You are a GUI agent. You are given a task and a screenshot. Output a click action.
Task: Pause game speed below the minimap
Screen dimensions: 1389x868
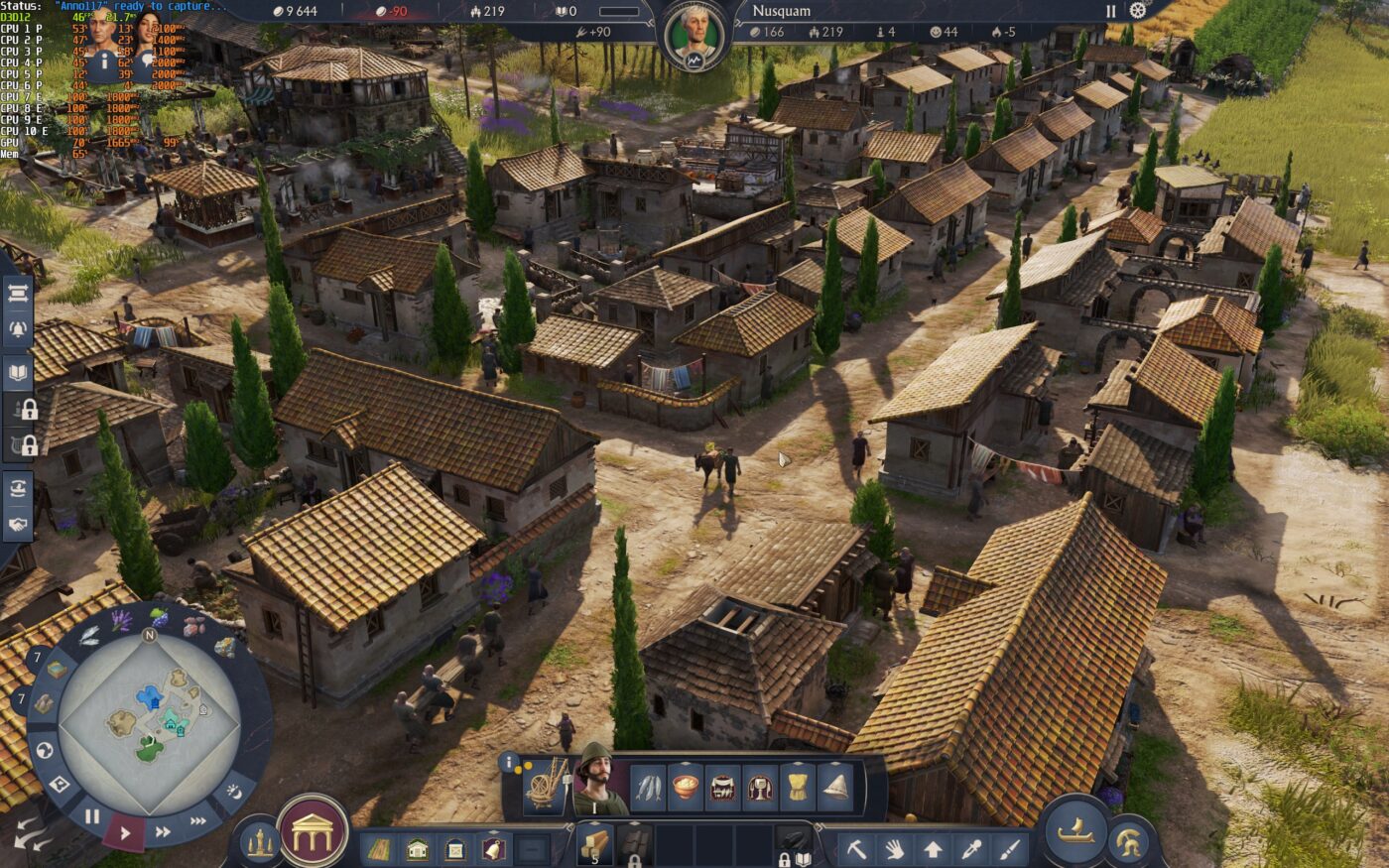tap(91, 817)
